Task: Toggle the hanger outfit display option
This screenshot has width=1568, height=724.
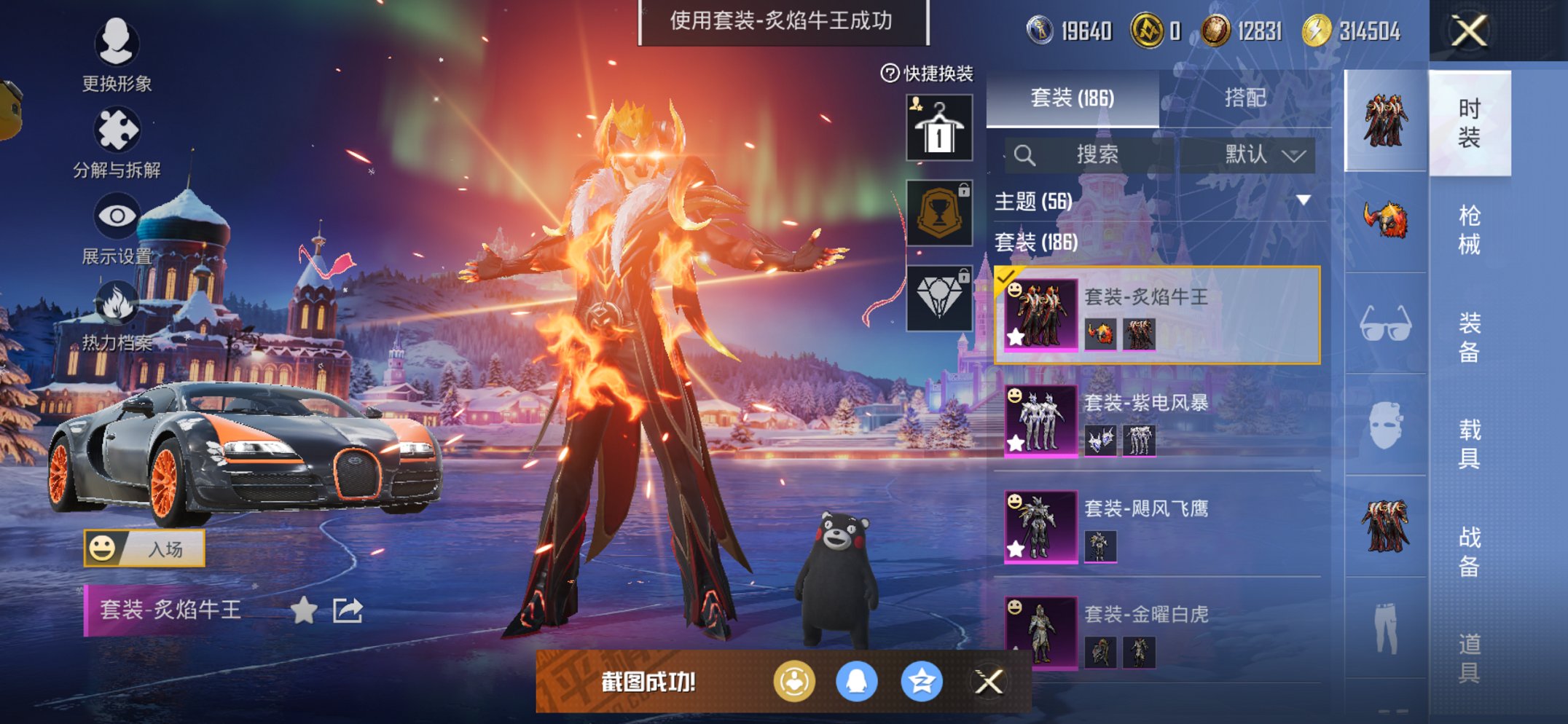Action: (939, 128)
